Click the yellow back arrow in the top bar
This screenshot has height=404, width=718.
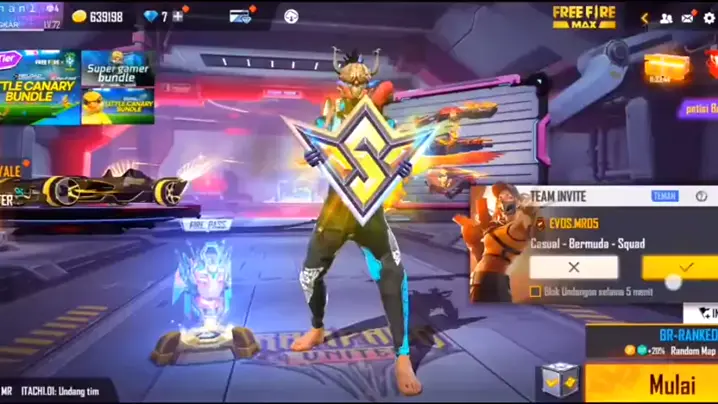[x=644, y=17]
